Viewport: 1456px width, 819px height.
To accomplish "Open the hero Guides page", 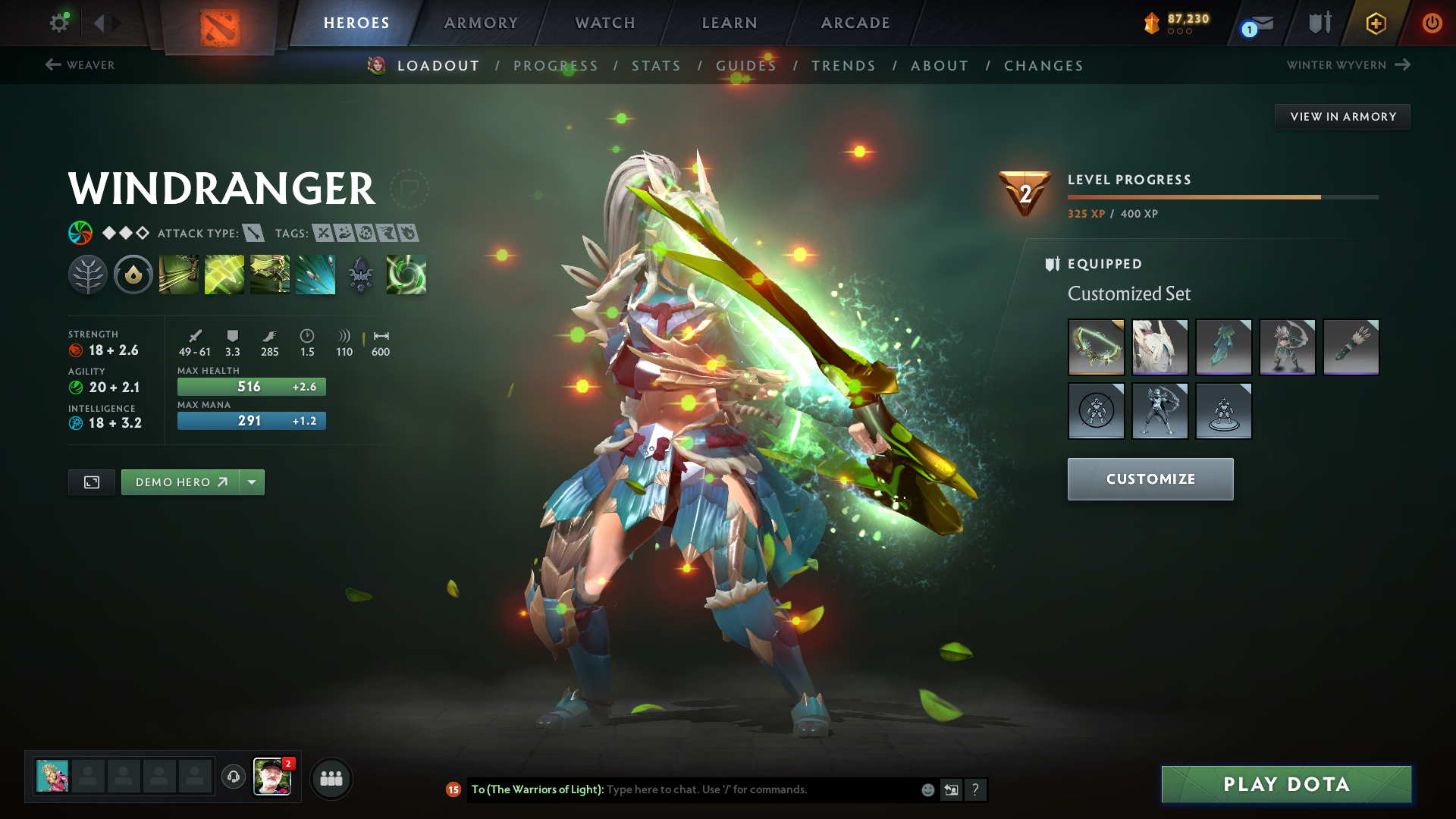I will pyautogui.click(x=746, y=66).
